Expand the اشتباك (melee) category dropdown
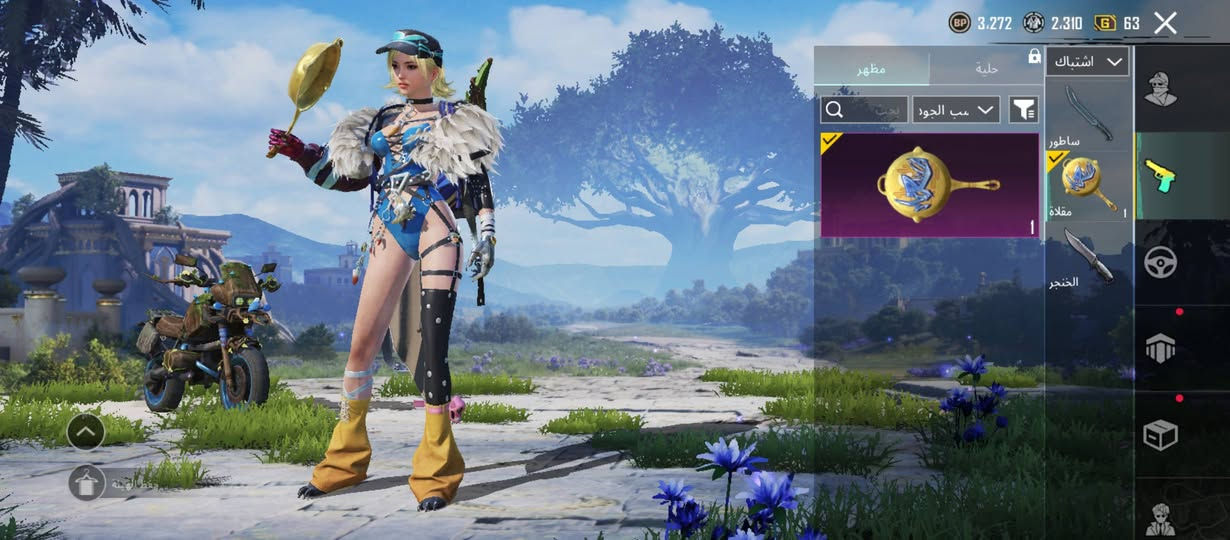 click(1087, 62)
